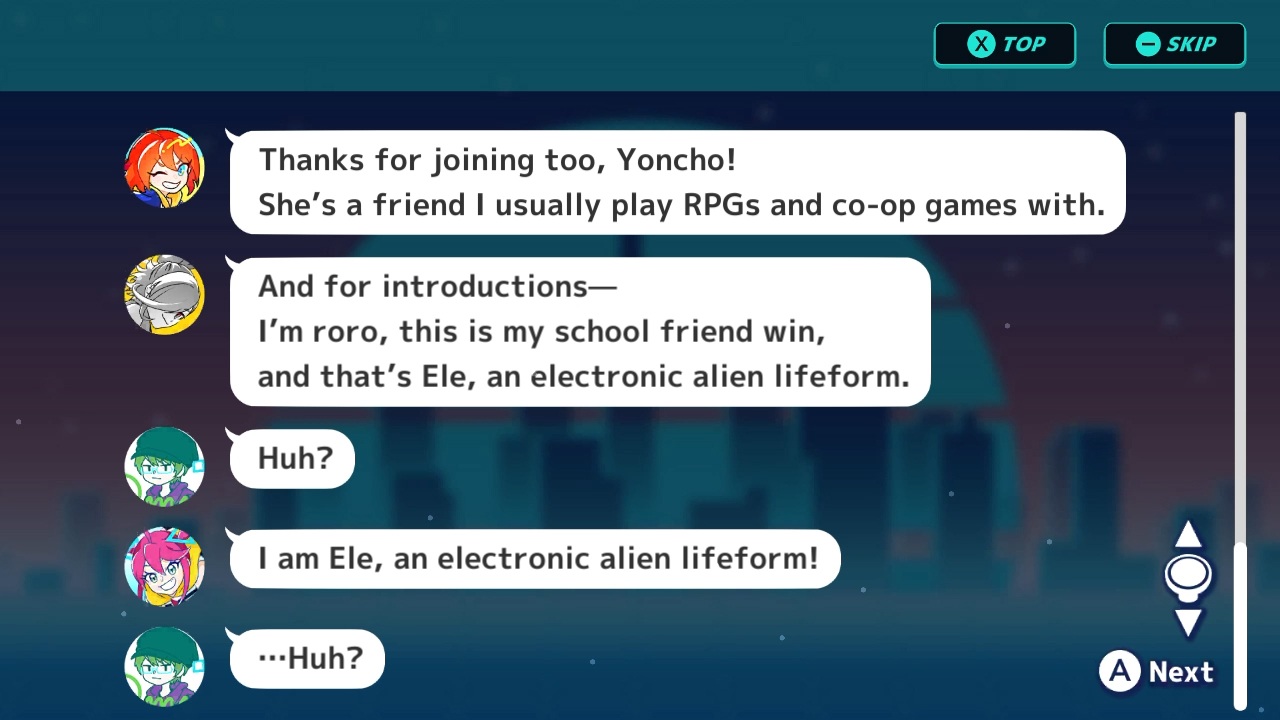Screen dimensions: 1280x720
Task: Click roro's introduction speech bubble
Action: click(x=580, y=331)
